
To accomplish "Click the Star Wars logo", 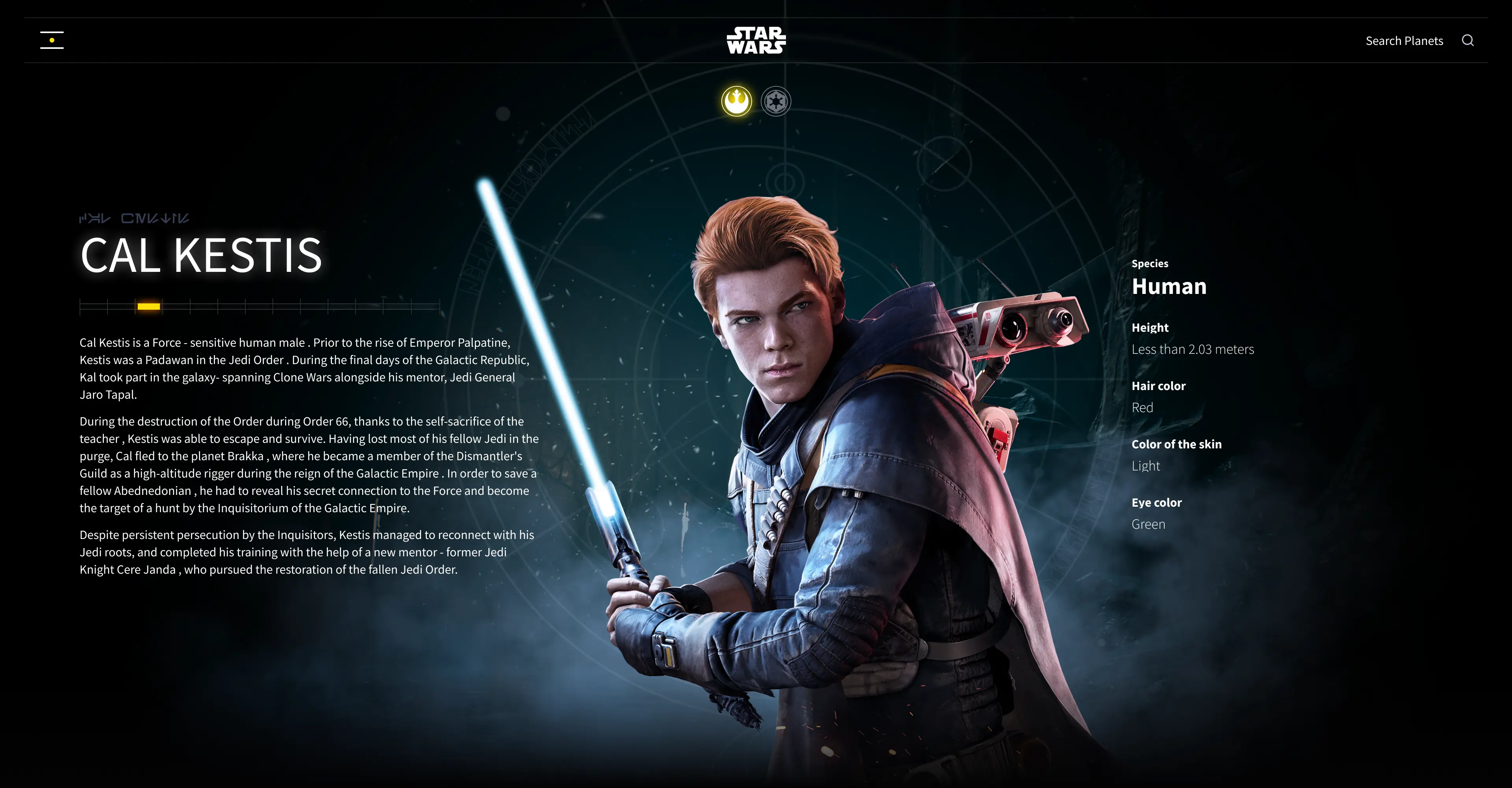I will click(x=756, y=40).
